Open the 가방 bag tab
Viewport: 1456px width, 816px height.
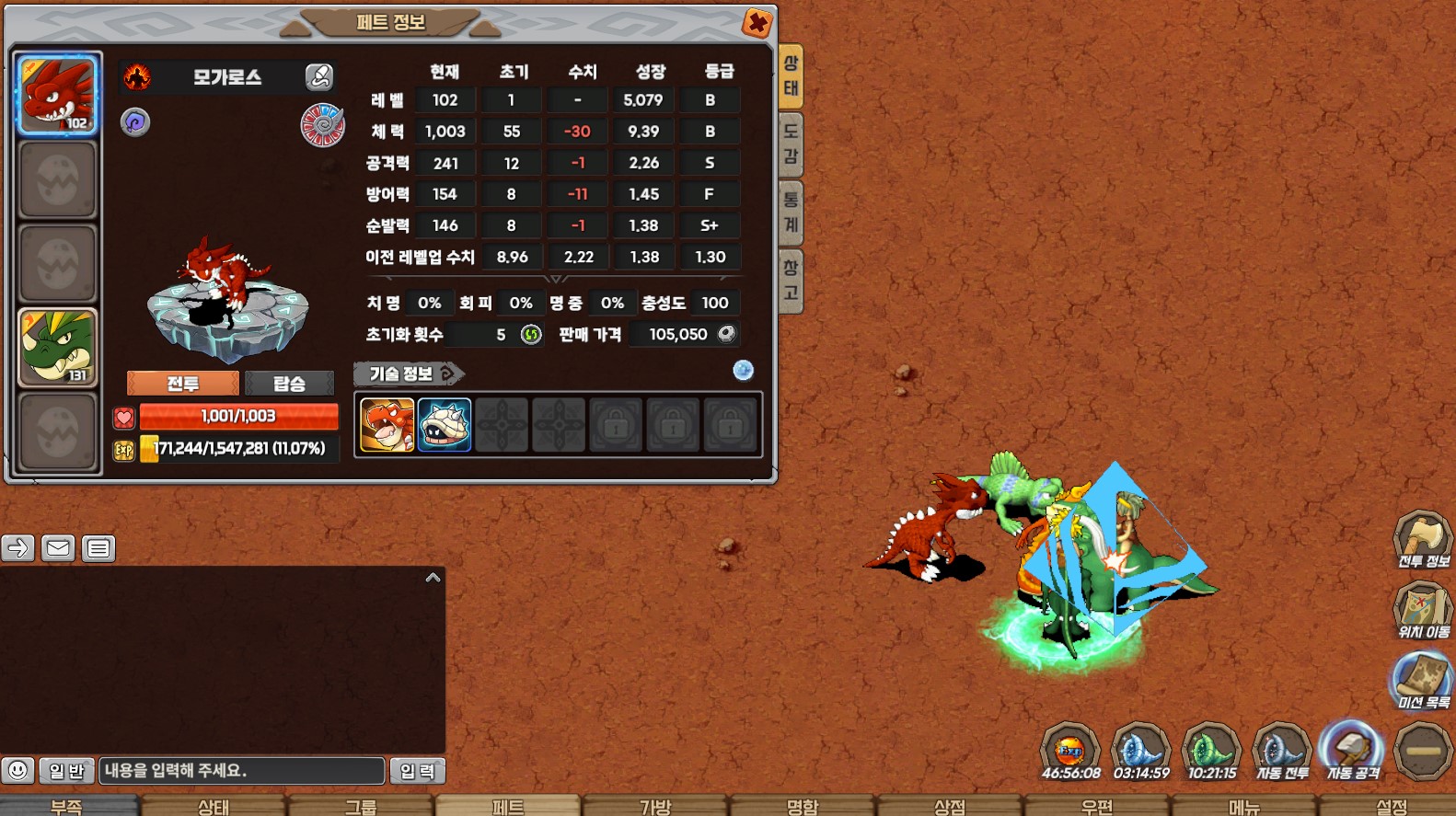(655, 806)
